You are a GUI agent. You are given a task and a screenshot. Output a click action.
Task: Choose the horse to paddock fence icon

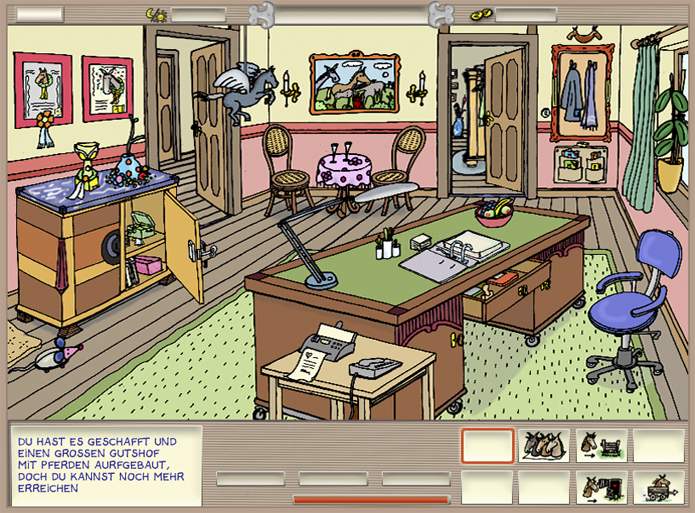601,445
